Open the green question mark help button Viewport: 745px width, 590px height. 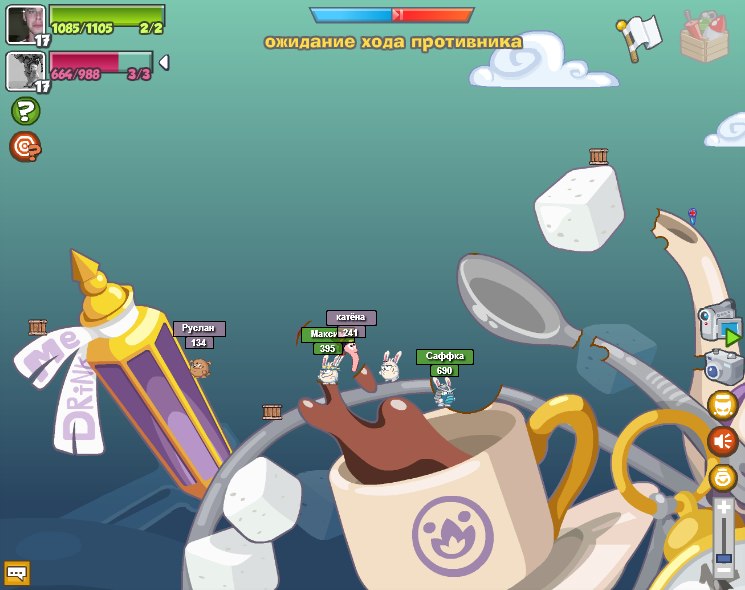25,111
